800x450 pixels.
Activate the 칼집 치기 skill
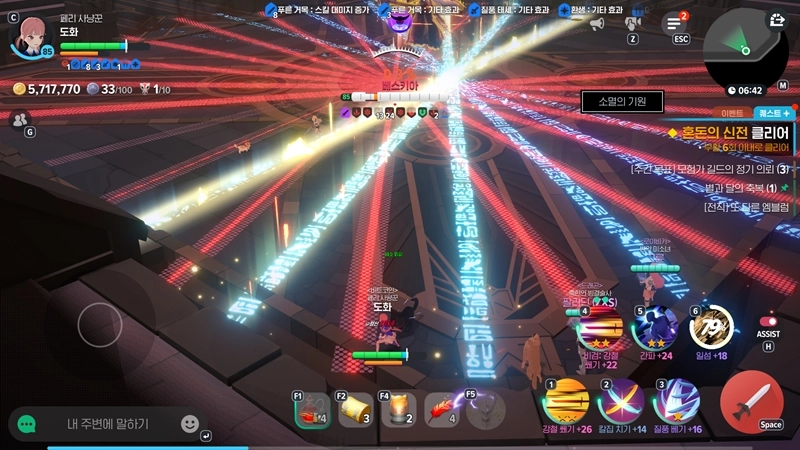[x=620, y=403]
